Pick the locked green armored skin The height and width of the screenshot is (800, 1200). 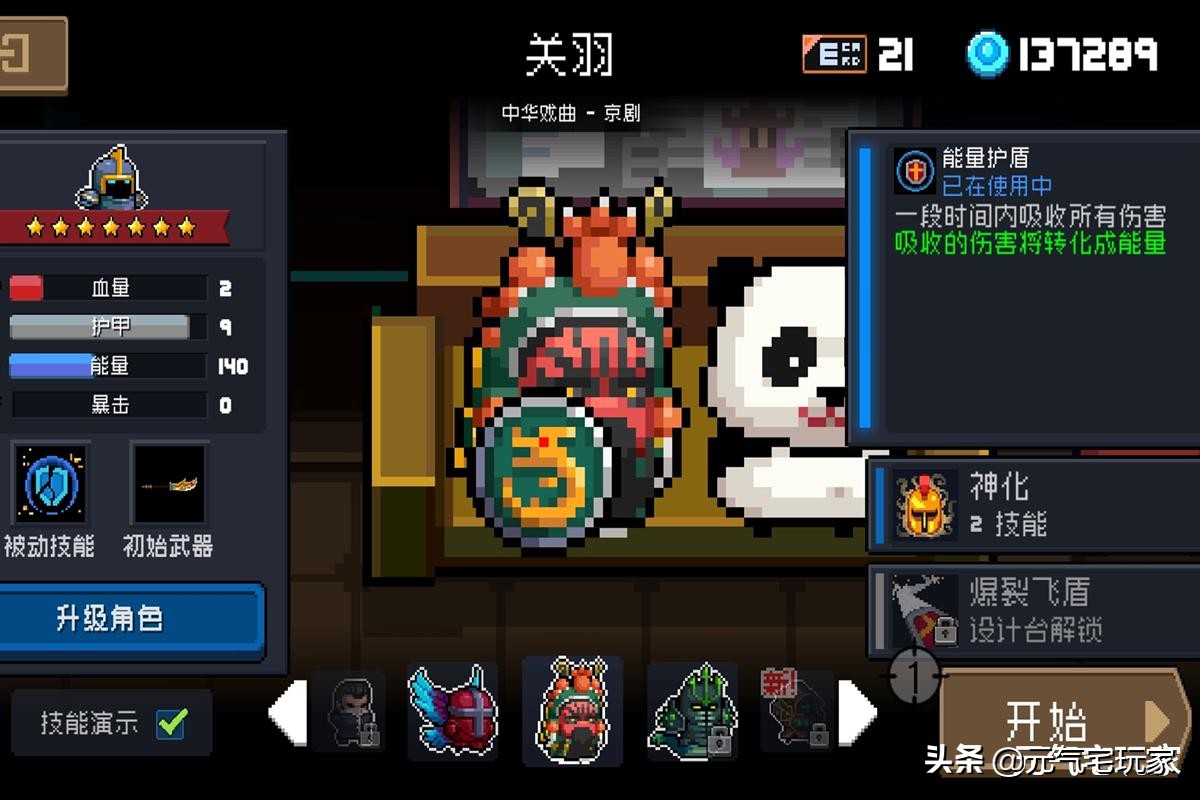(x=692, y=711)
